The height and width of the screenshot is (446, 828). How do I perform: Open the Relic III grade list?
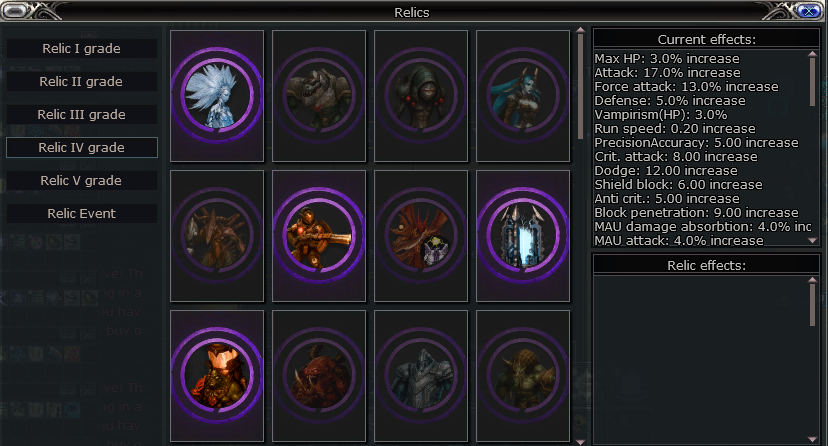point(82,114)
